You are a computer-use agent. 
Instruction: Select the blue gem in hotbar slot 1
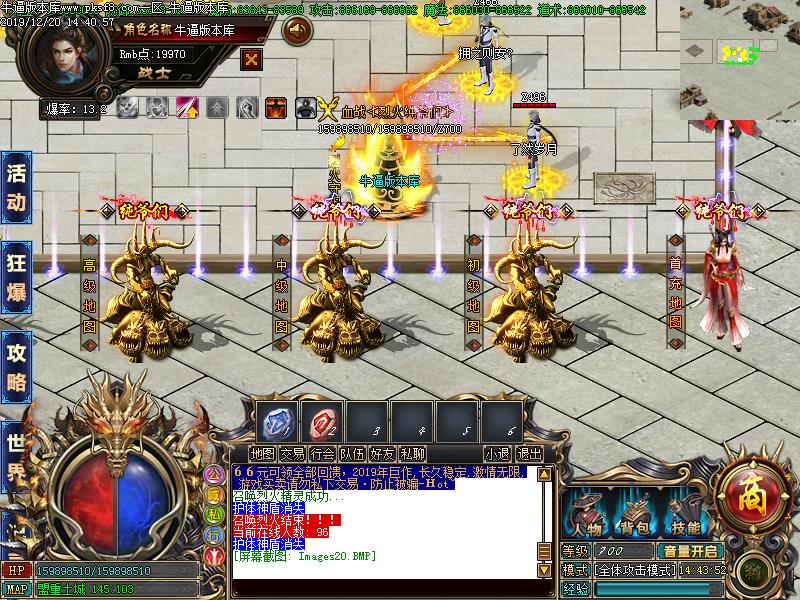point(274,419)
